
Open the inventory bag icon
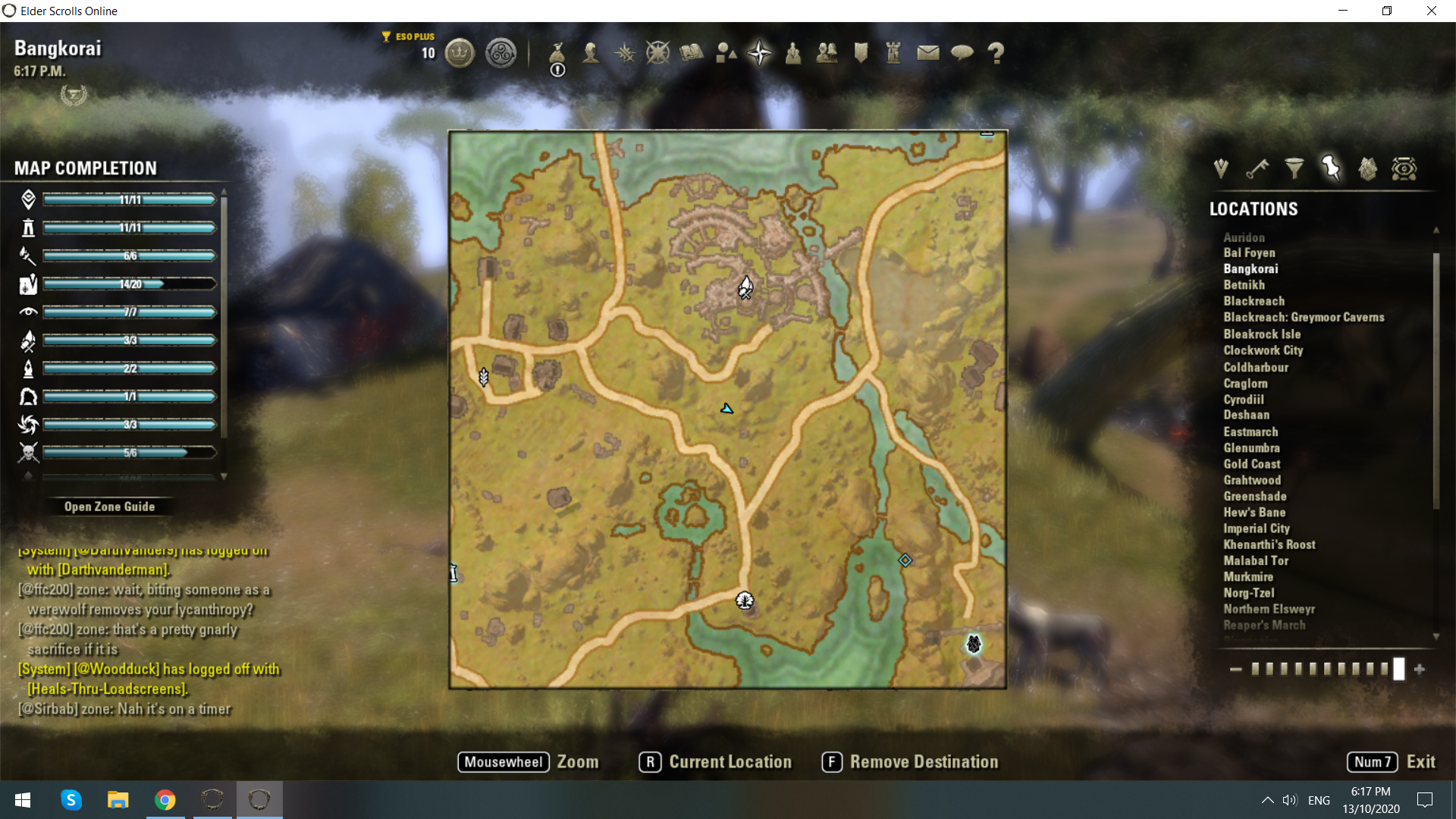[x=557, y=53]
